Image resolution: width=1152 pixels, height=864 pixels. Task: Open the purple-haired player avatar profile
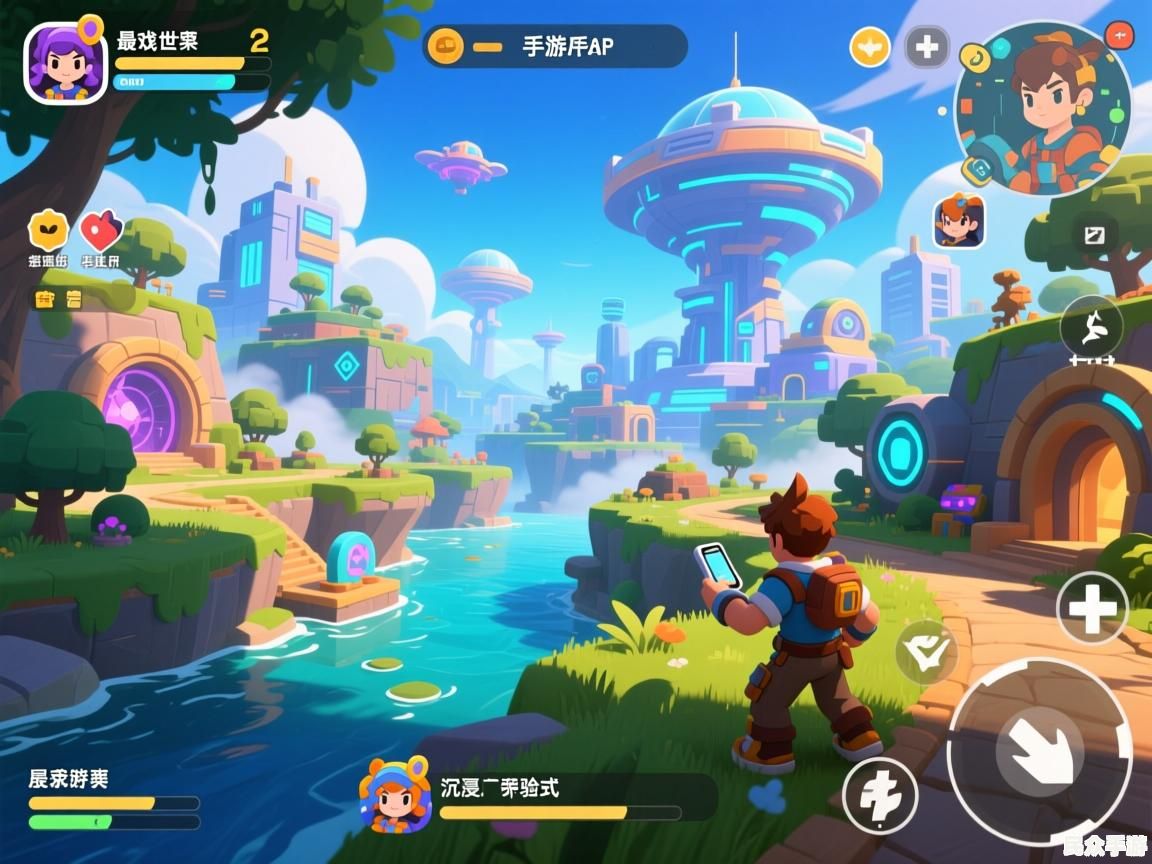[65, 62]
